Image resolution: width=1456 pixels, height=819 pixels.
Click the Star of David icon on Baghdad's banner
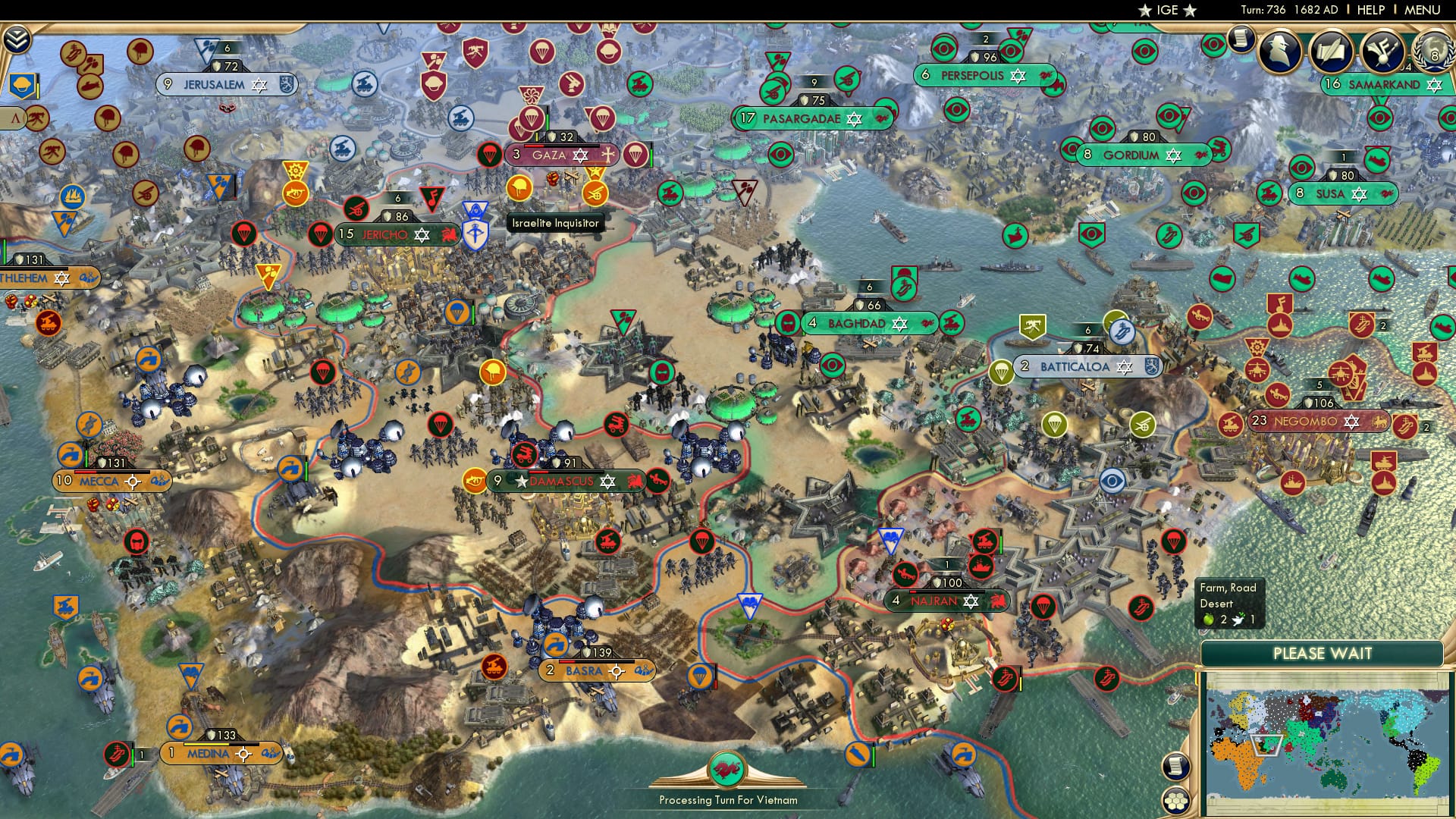(x=899, y=322)
